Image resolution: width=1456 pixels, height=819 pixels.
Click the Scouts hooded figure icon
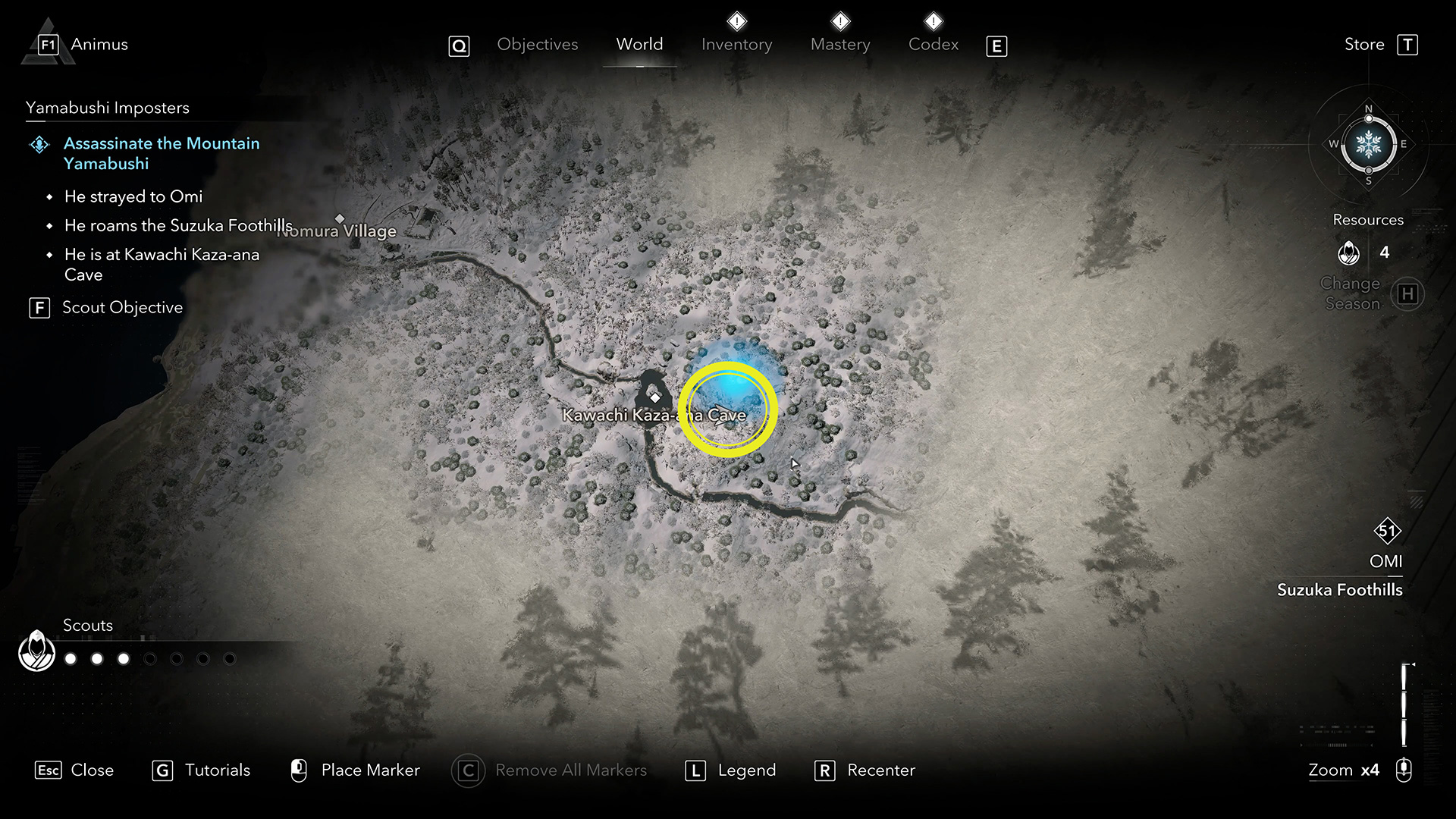[36, 651]
